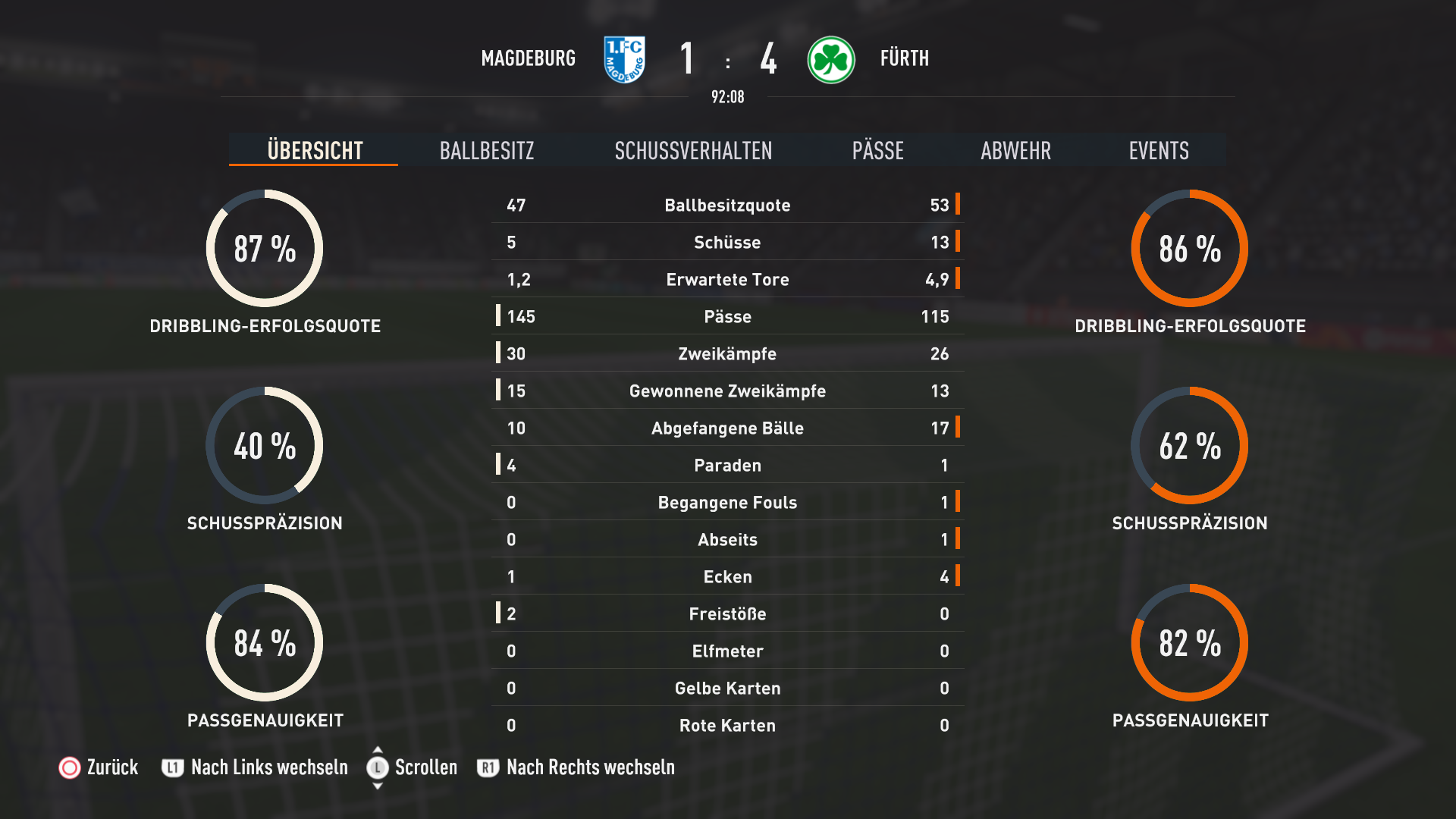The width and height of the screenshot is (1456, 819).
Task: Switch to the Abwehr tab
Action: point(1015,150)
